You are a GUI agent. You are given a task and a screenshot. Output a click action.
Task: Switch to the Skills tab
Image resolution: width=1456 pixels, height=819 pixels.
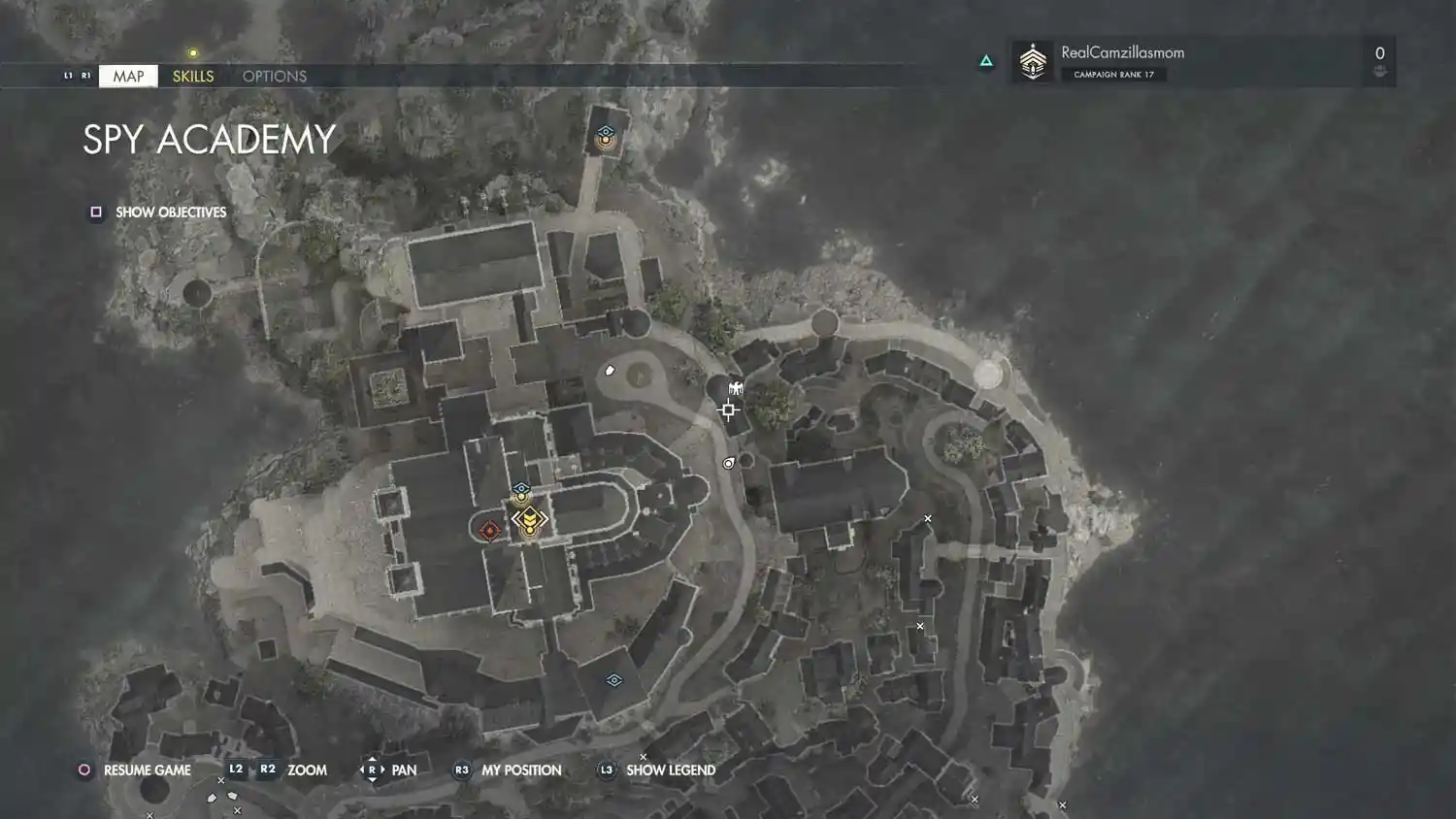pyautogui.click(x=193, y=76)
